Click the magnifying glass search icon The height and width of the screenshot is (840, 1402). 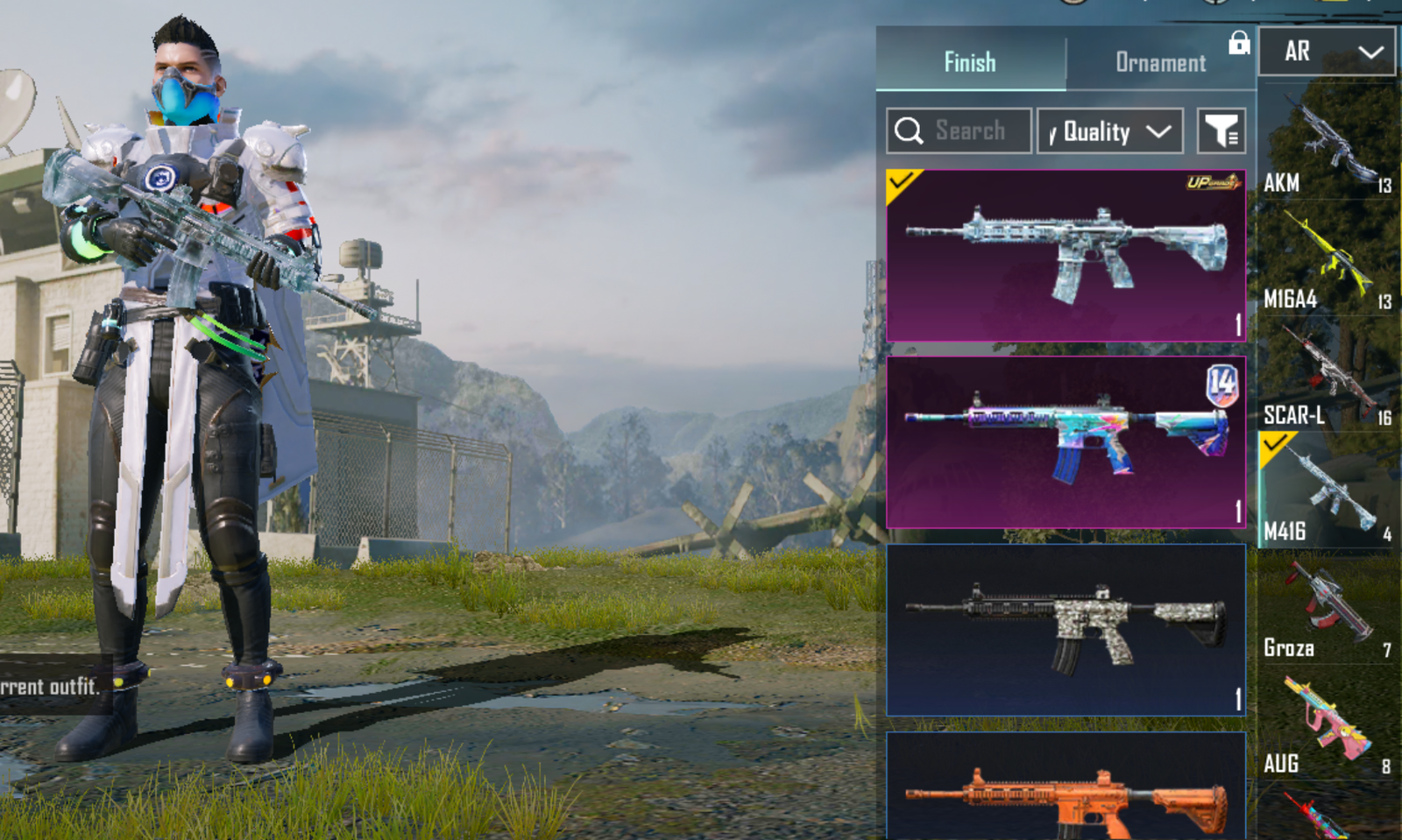[911, 130]
